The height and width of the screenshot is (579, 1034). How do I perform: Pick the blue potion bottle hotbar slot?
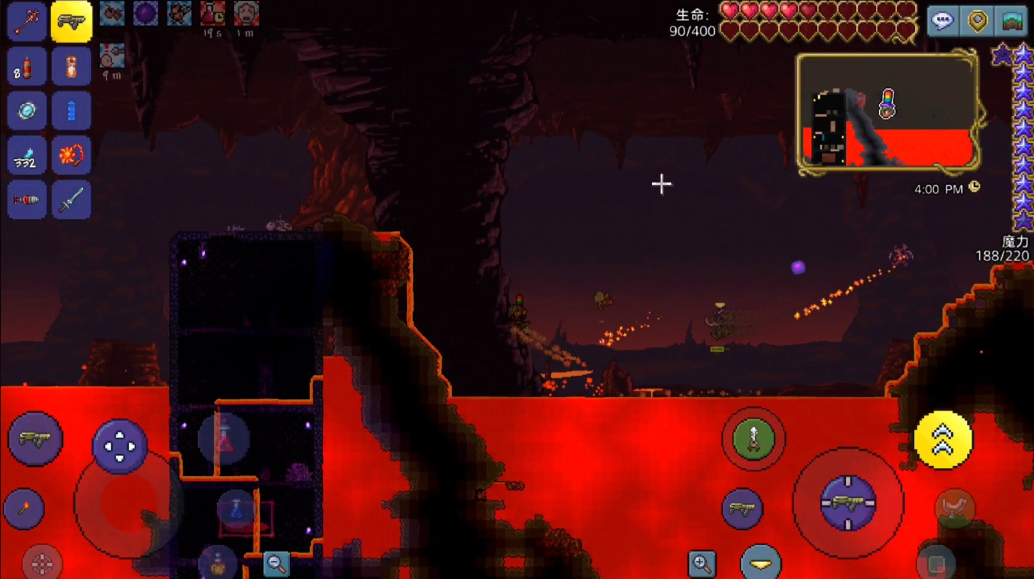point(71,111)
